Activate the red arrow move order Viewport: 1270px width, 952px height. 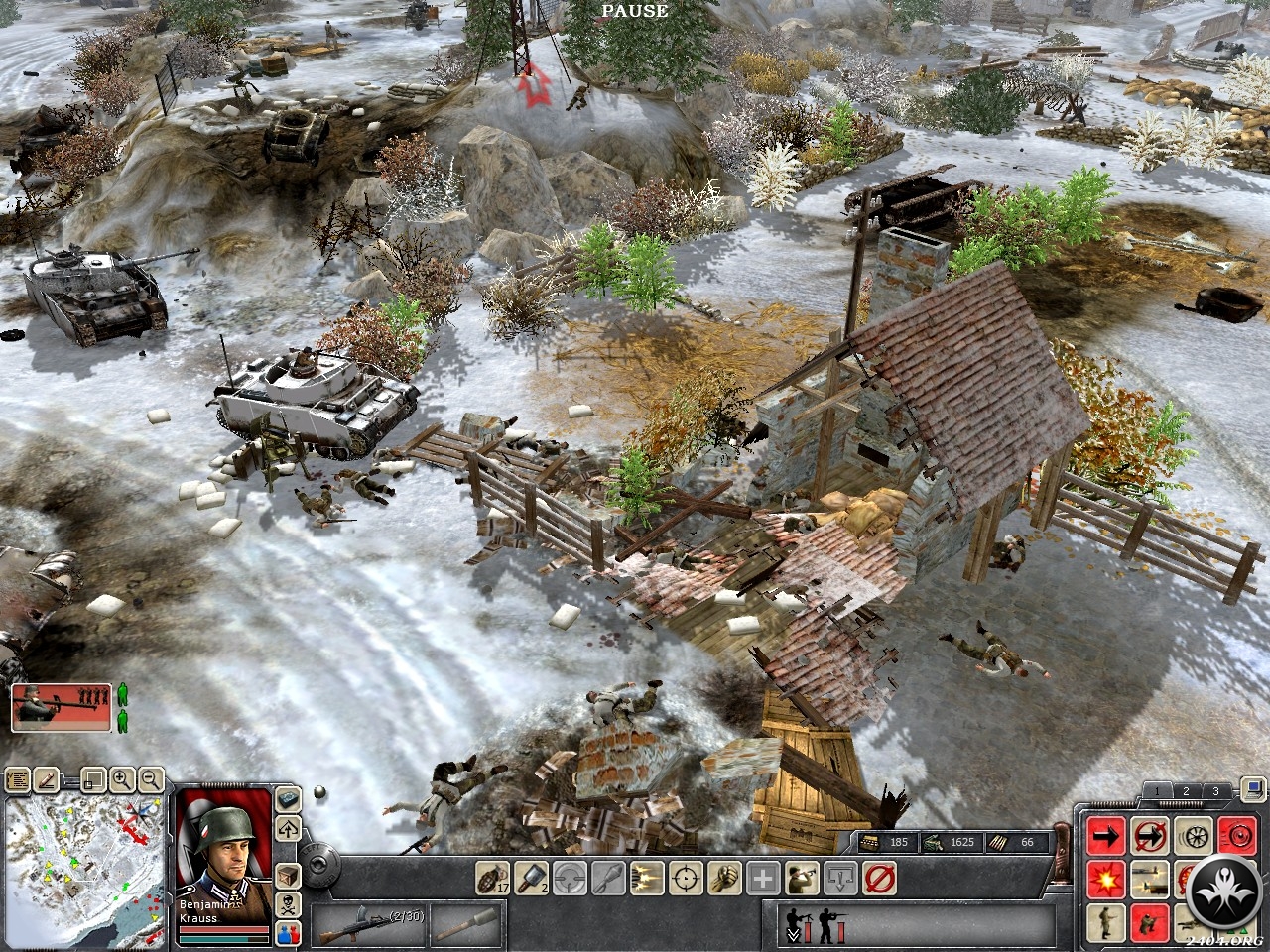1104,835
